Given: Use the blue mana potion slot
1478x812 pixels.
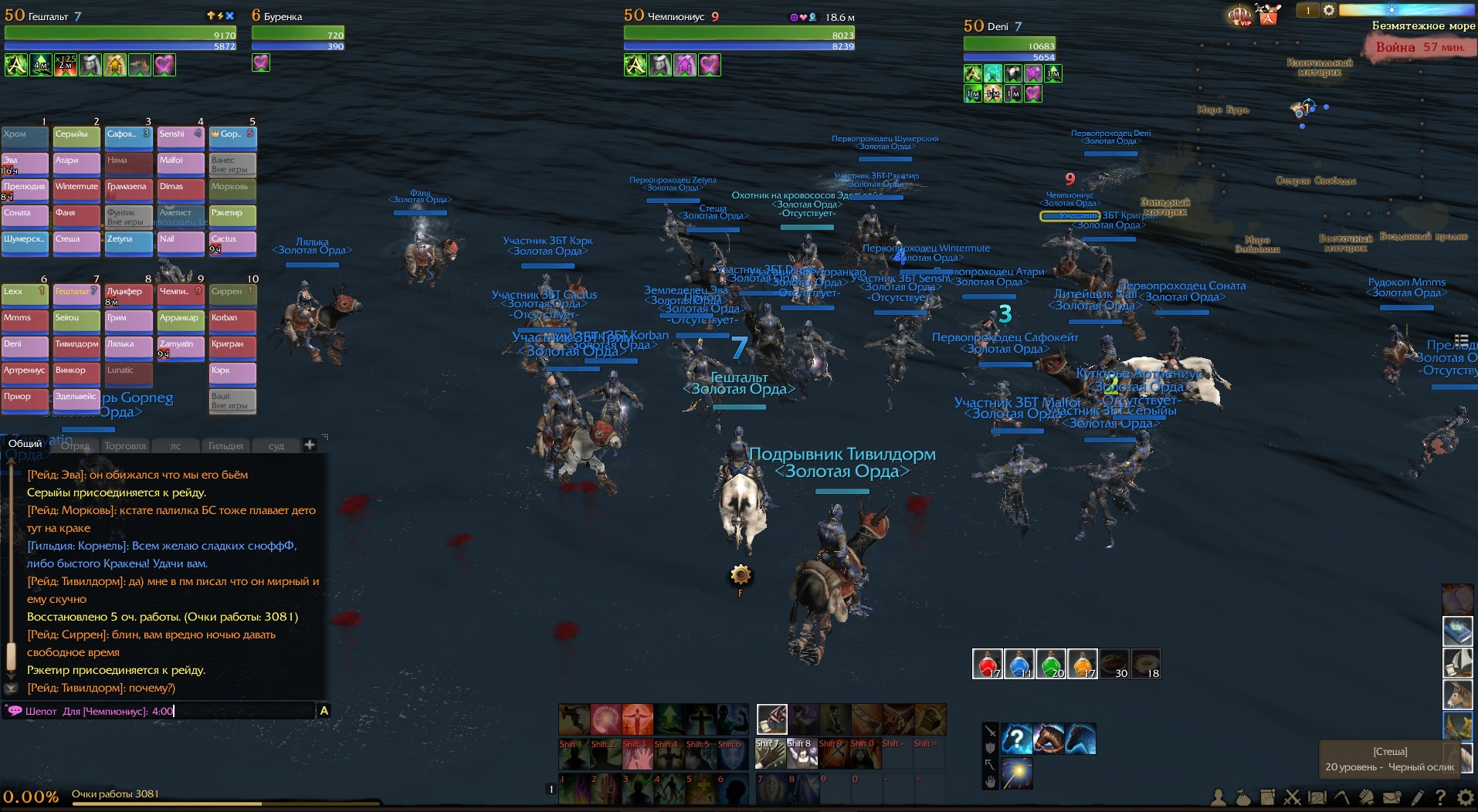Looking at the screenshot, I should [1019, 664].
